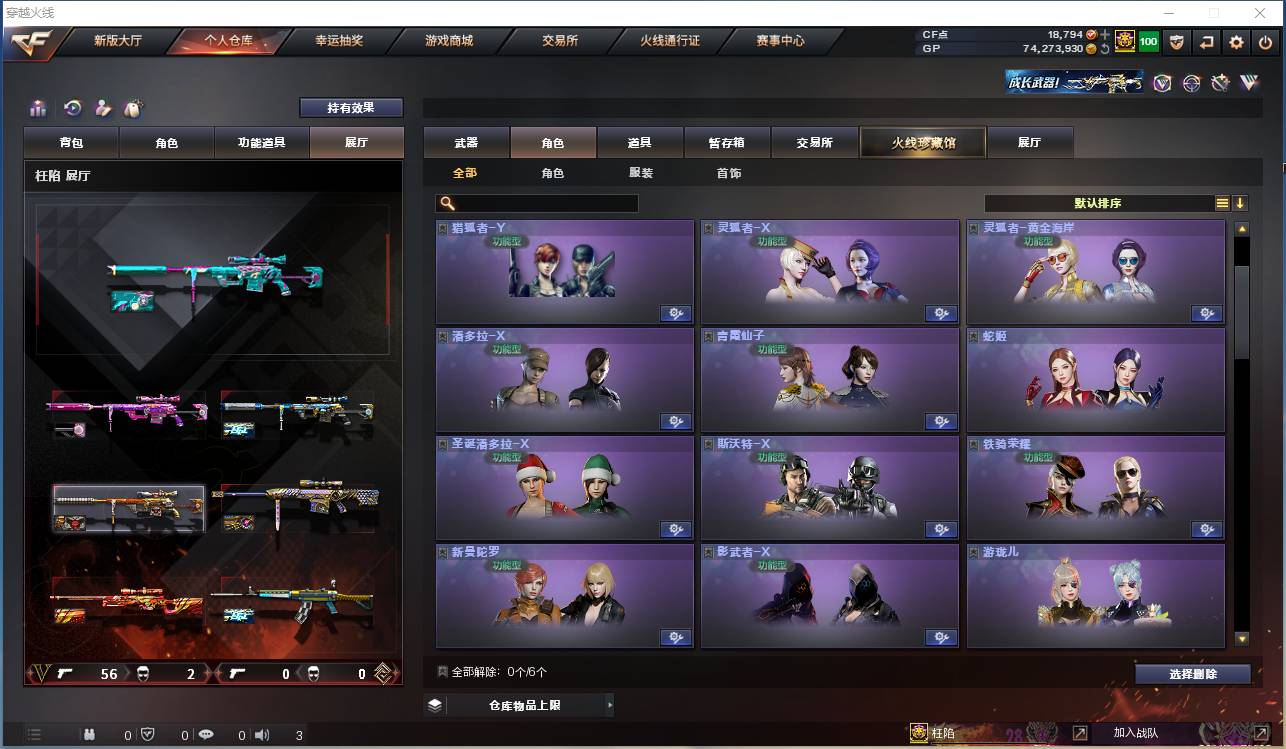
Task: Click the gear icon on the 猎狐者-Y character card
Action: pyautogui.click(x=675, y=313)
